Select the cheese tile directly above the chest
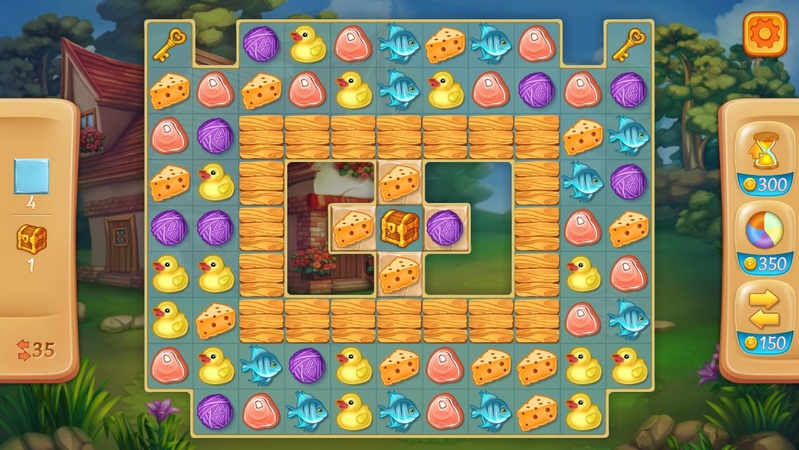The image size is (799, 450). [399, 182]
